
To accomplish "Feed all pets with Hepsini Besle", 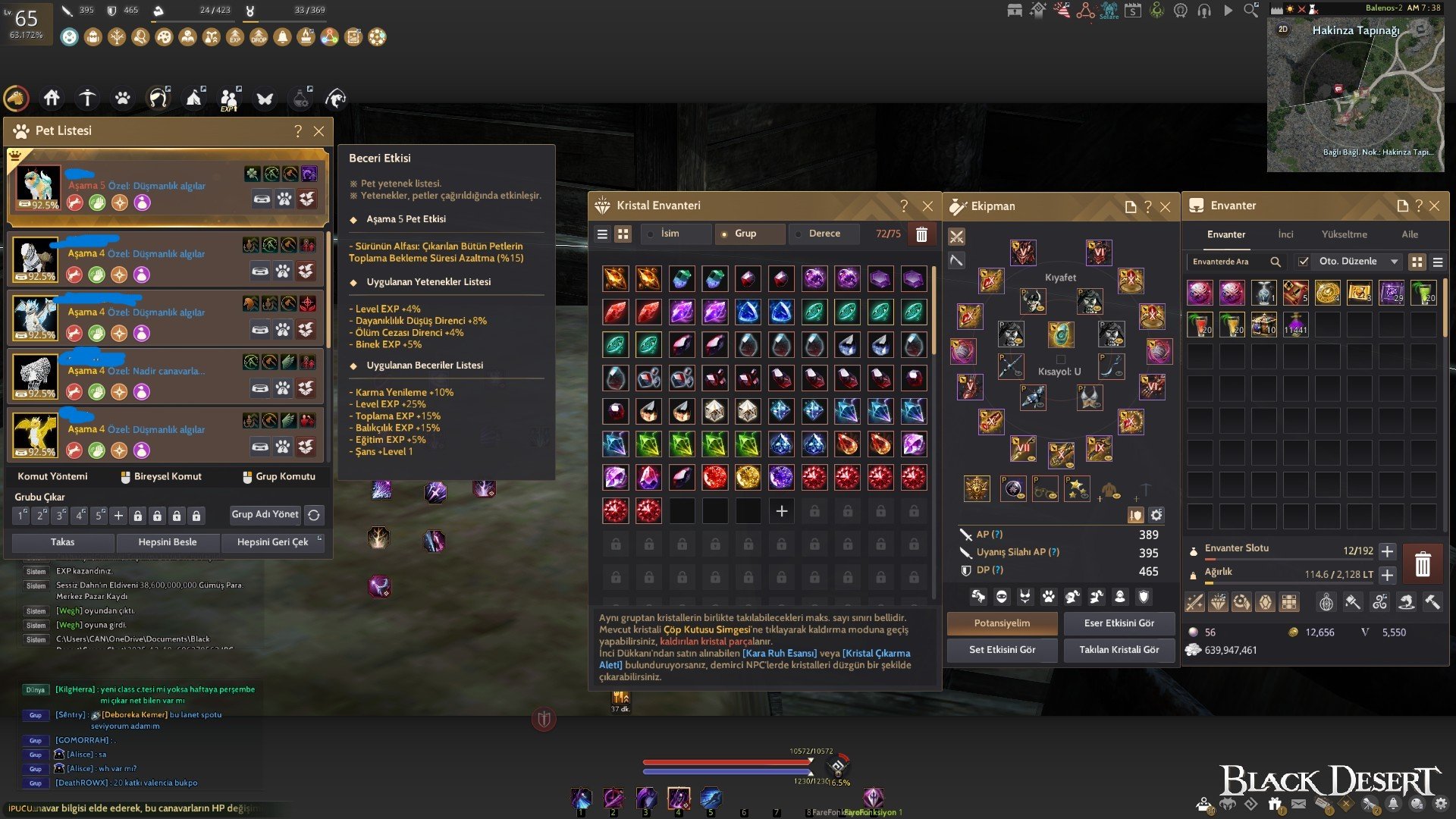I will pos(168,542).
